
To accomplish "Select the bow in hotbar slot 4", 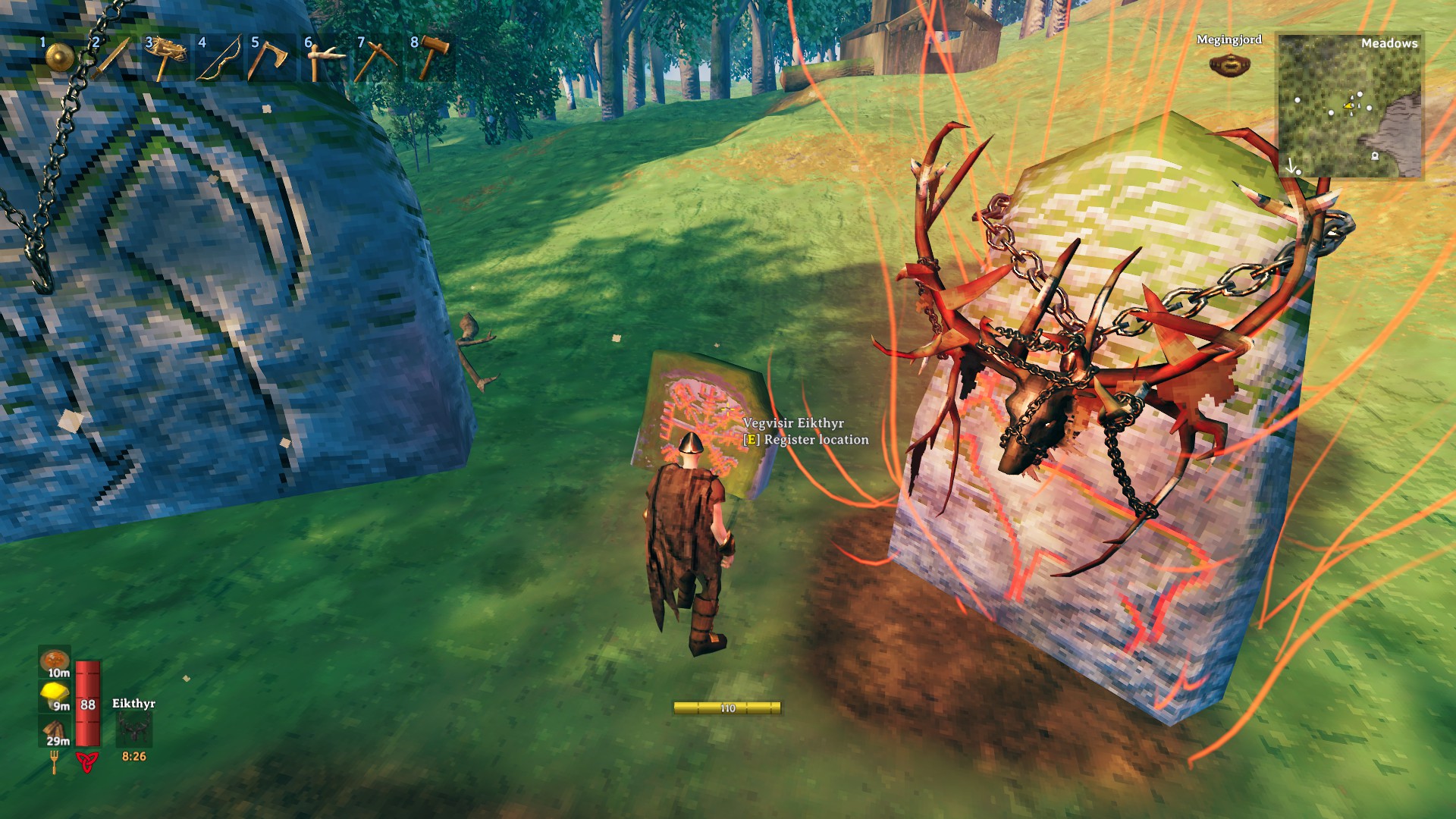I will point(219,58).
